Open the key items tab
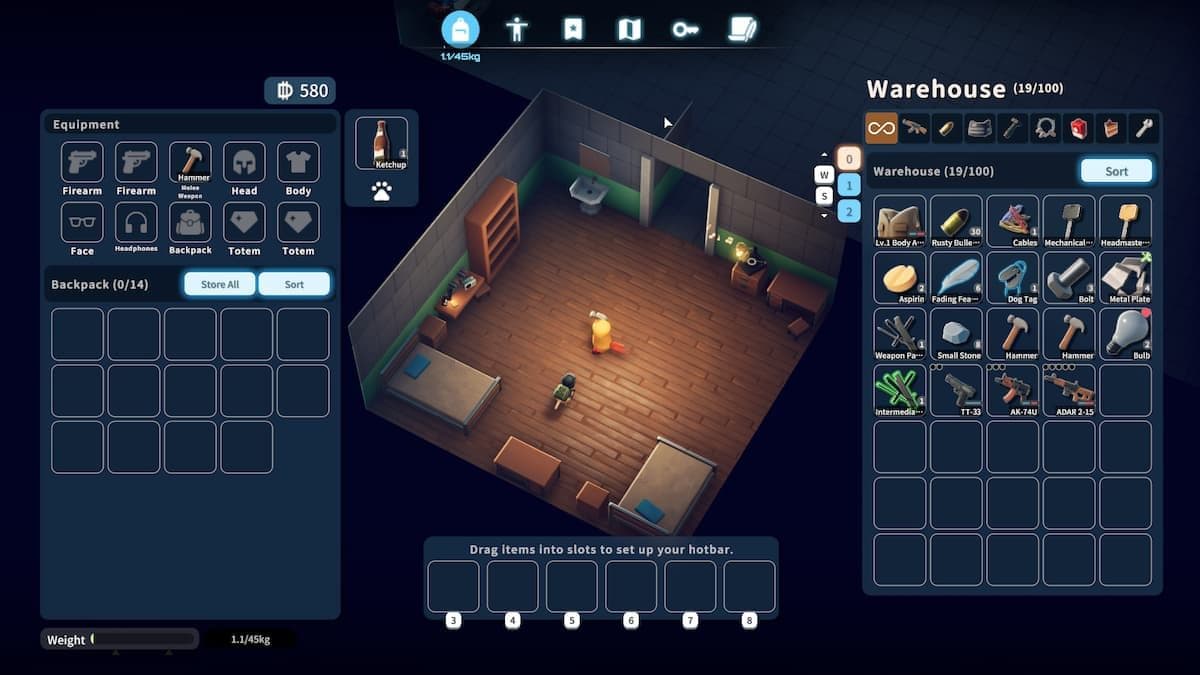The width and height of the screenshot is (1200, 675). pyautogui.click(x=685, y=29)
